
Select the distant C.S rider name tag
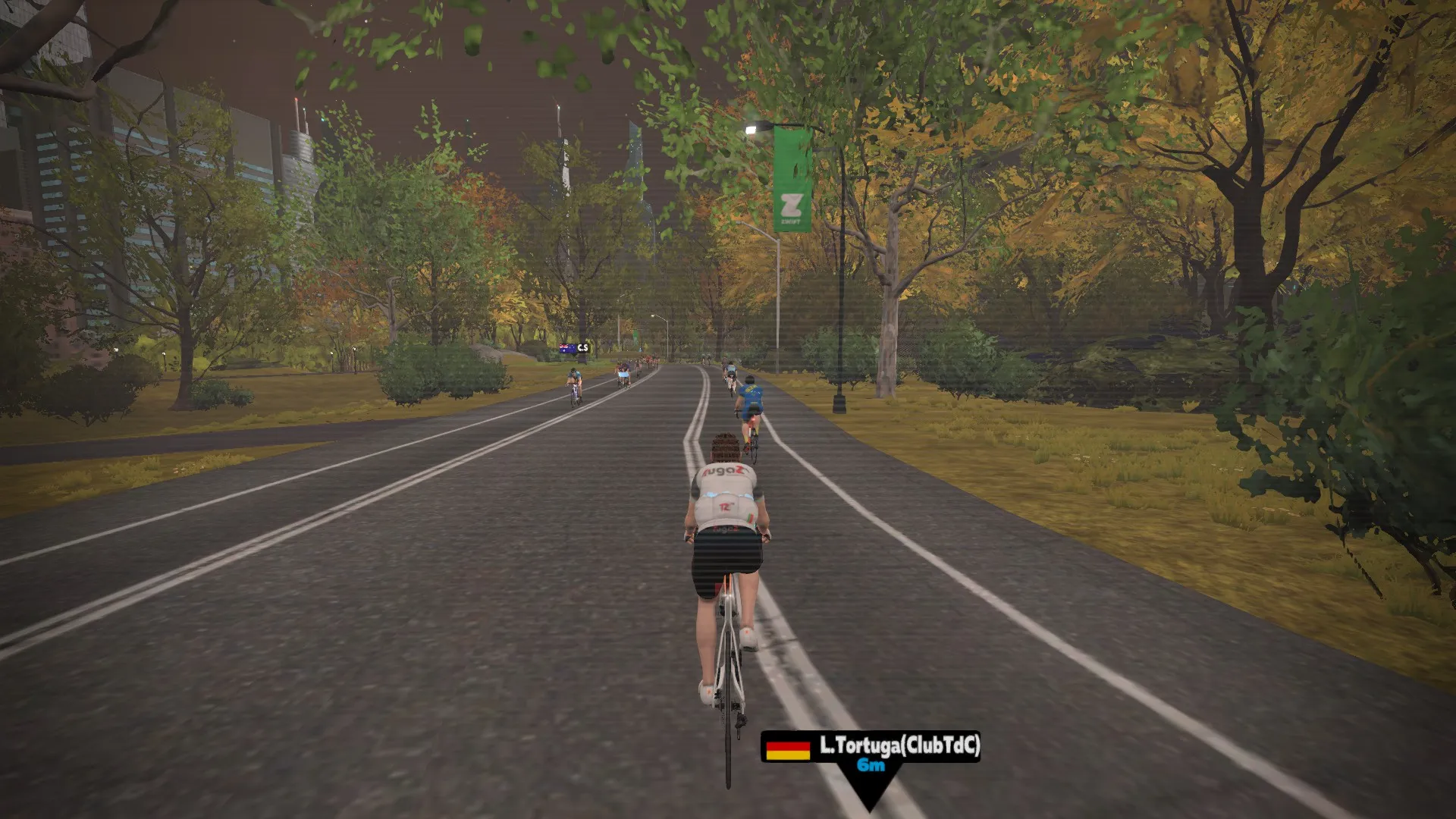pyautogui.click(x=574, y=348)
